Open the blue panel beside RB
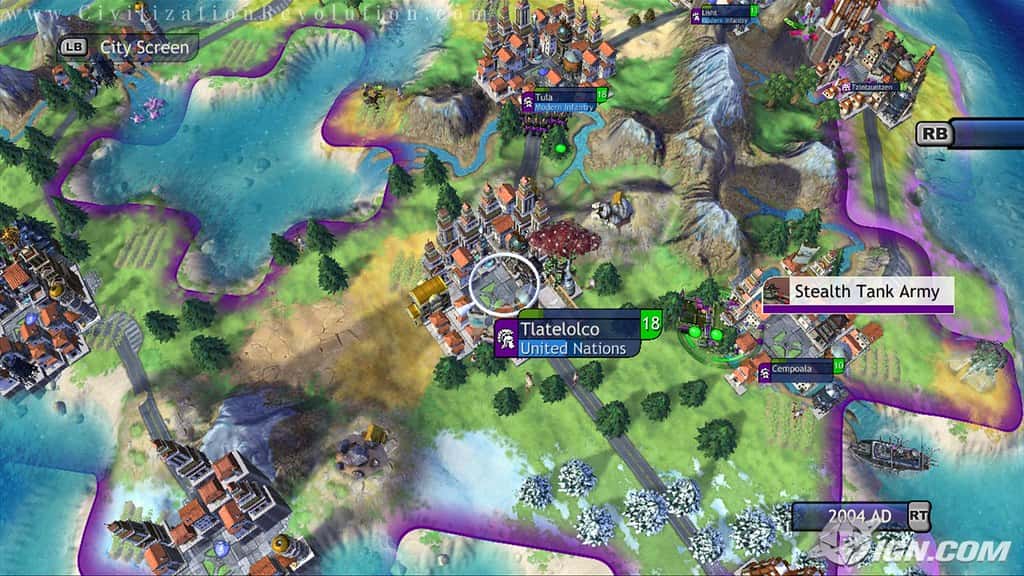The width and height of the screenshot is (1024, 576). [x=990, y=134]
